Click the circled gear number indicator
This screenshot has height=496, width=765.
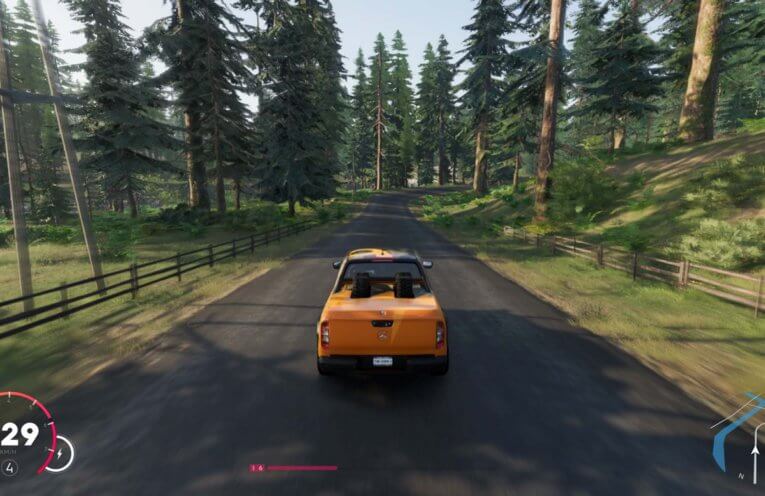point(10,466)
